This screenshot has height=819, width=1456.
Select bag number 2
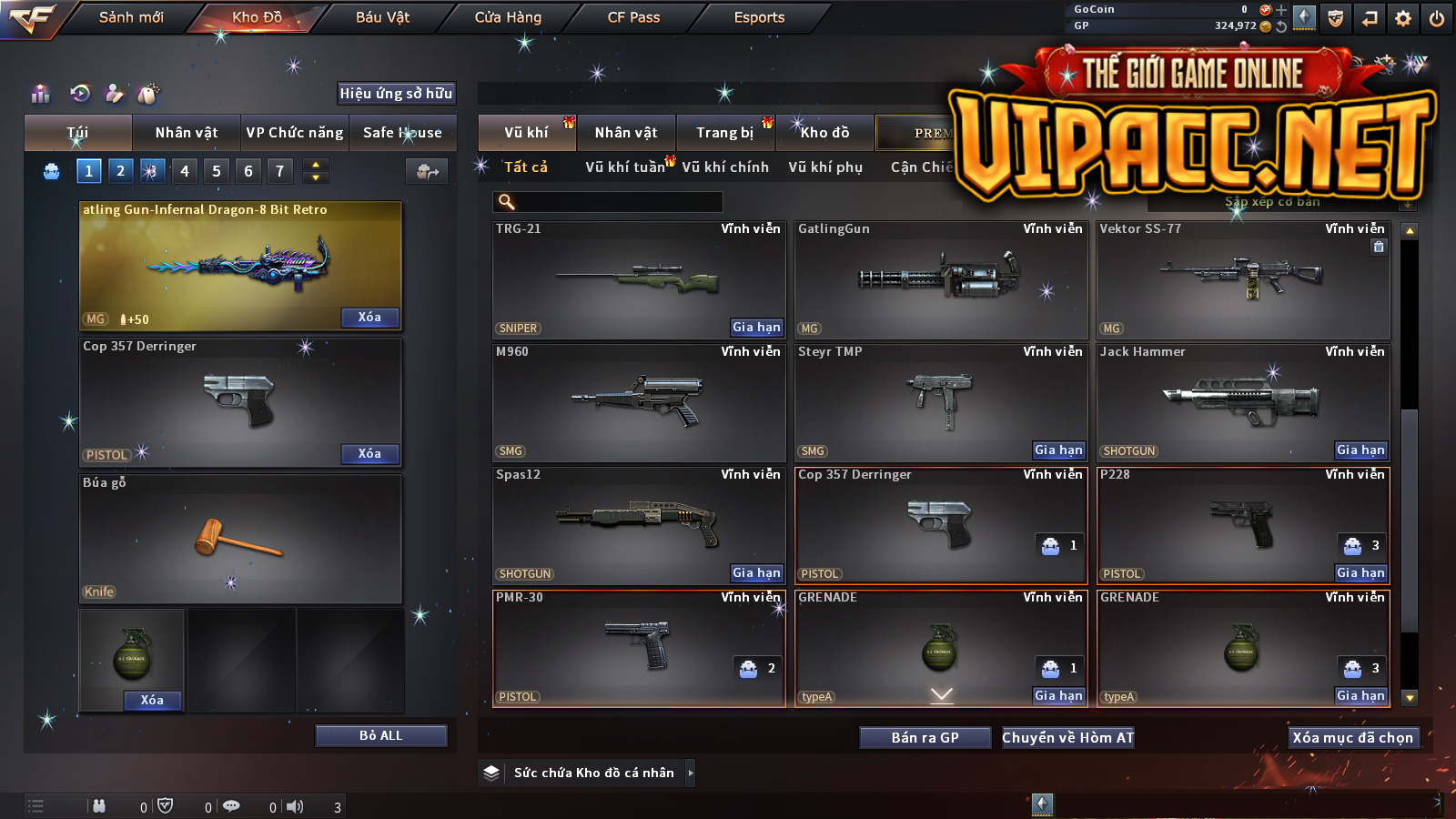120,170
